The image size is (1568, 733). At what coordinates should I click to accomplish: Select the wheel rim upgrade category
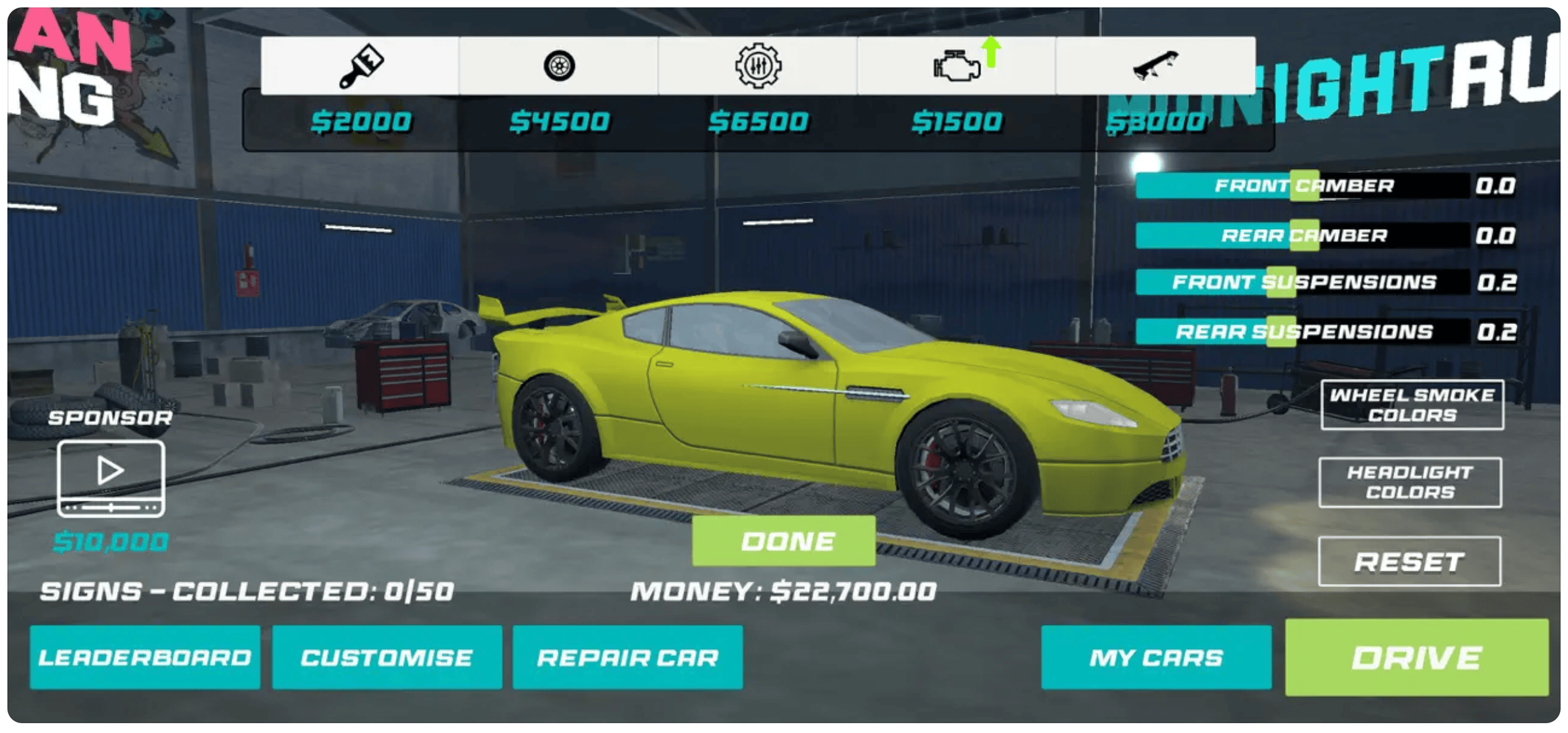point(559,66)
